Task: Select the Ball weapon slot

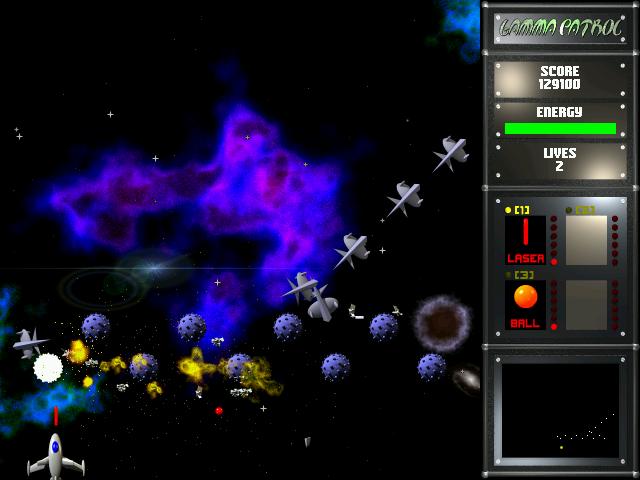Action: pyautogui.click(x=525, y=304)
